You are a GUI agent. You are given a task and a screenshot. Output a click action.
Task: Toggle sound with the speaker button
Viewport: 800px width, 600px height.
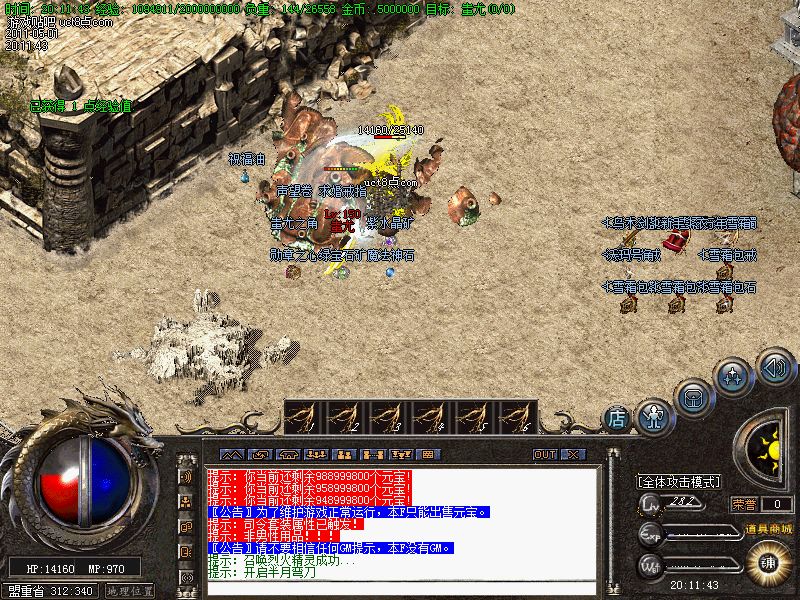point(775,367)
